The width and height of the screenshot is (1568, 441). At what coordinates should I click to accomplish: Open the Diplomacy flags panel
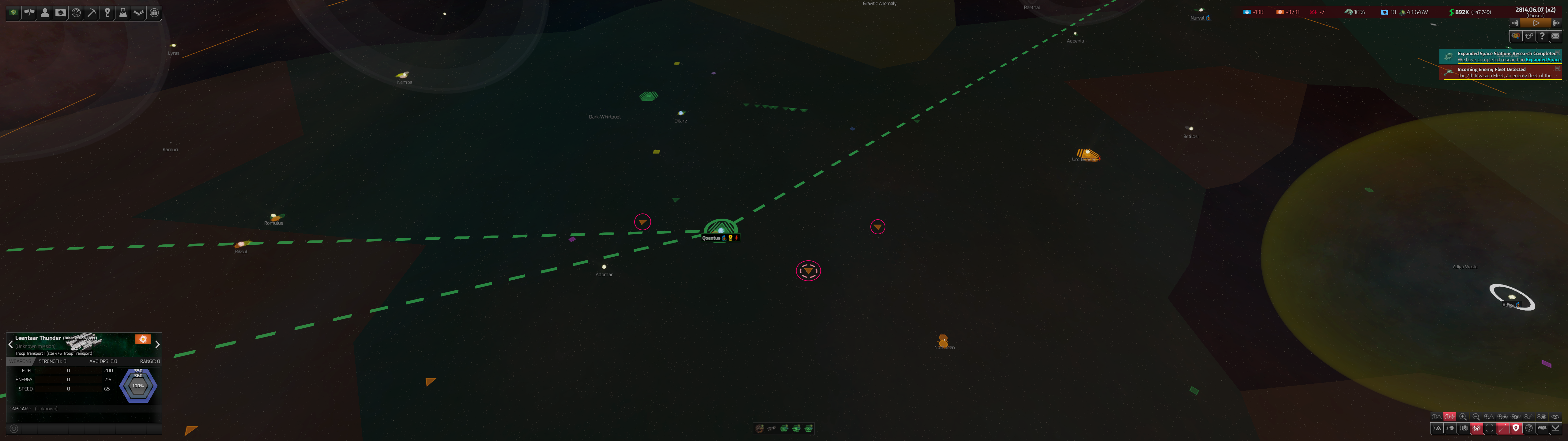tap(29, 13)
